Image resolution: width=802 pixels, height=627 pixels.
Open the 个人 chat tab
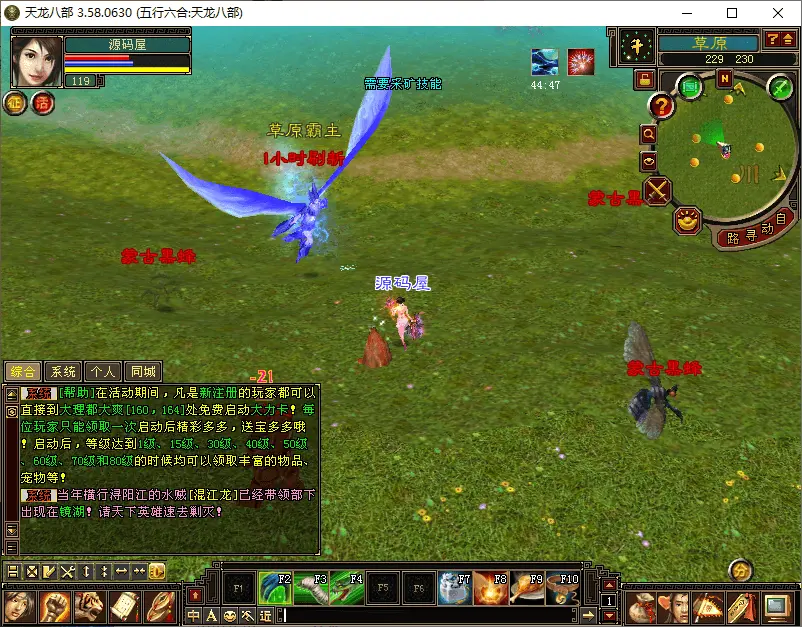(x=103, y=372)
